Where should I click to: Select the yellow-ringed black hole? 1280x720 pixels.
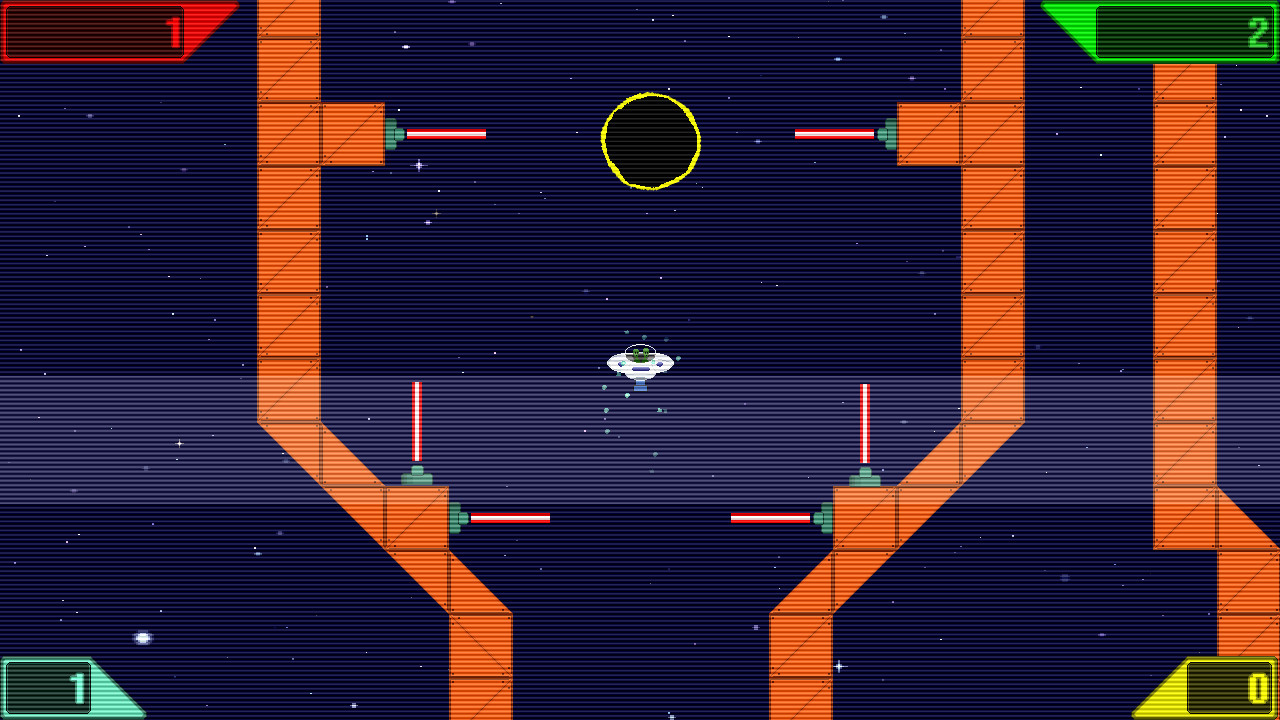(651, 141)
